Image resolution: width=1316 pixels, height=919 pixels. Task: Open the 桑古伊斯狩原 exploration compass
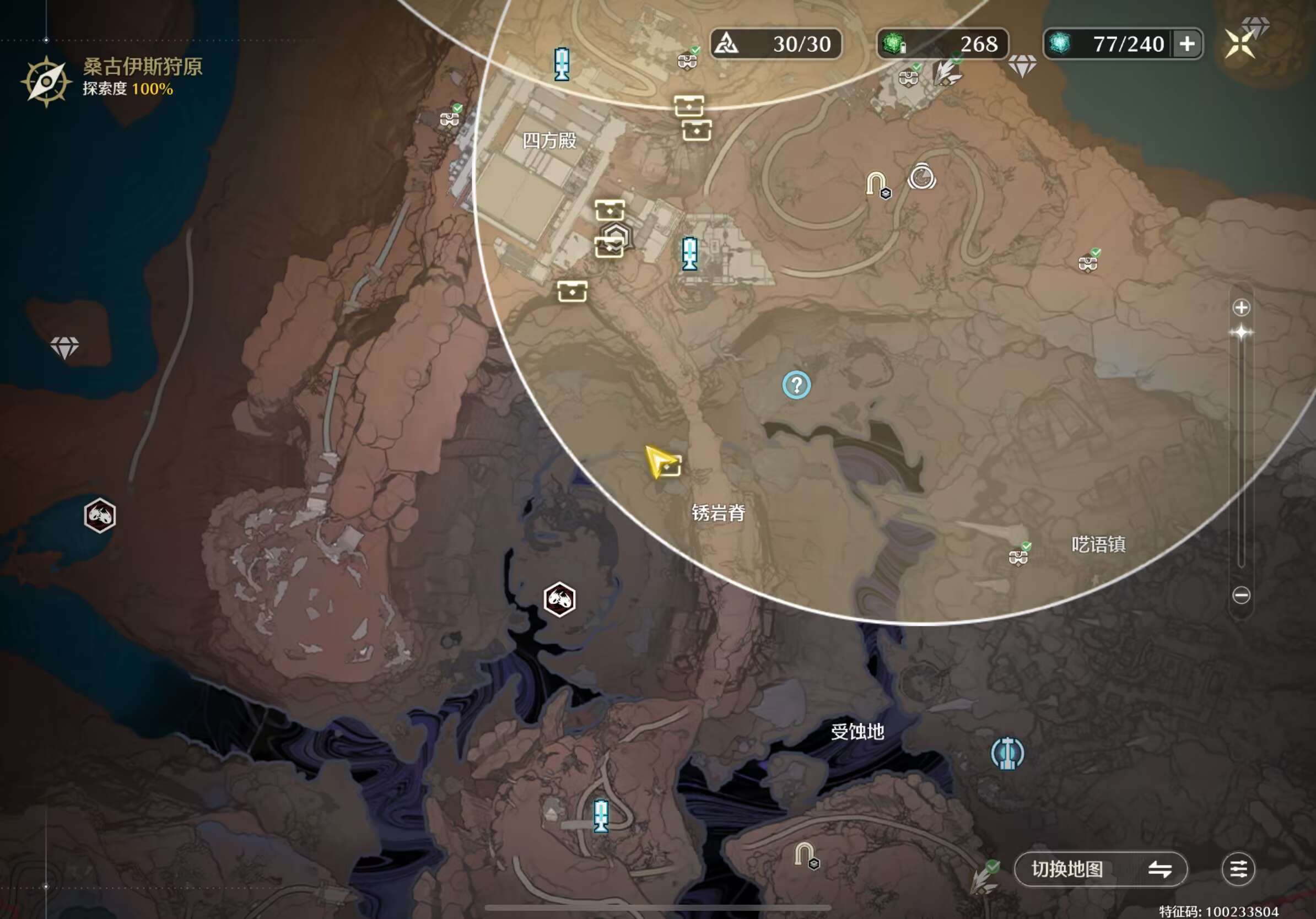coord(46,82)
